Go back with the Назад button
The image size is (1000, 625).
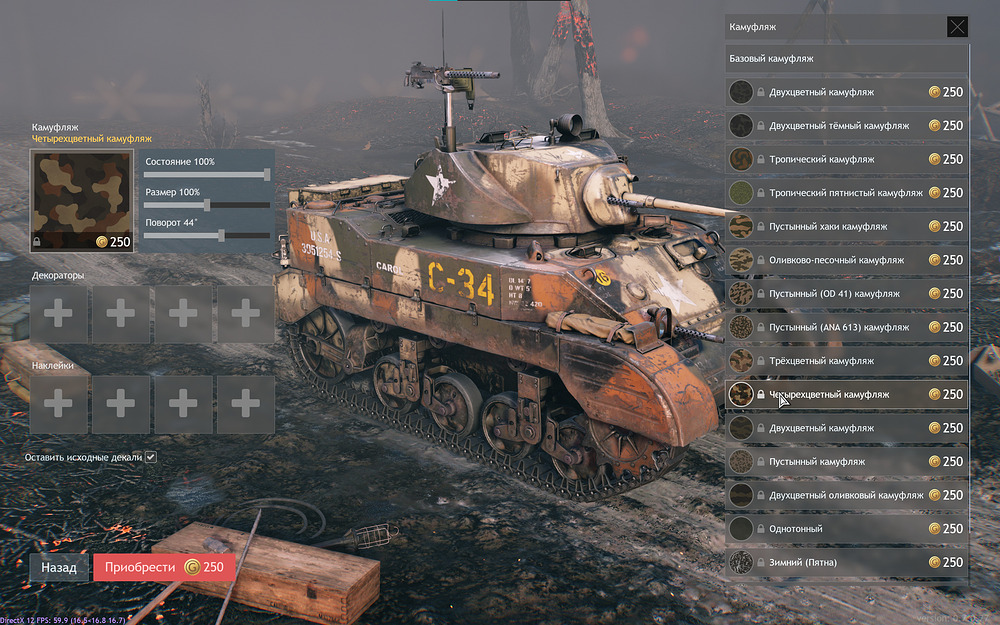tap(59, 567)
